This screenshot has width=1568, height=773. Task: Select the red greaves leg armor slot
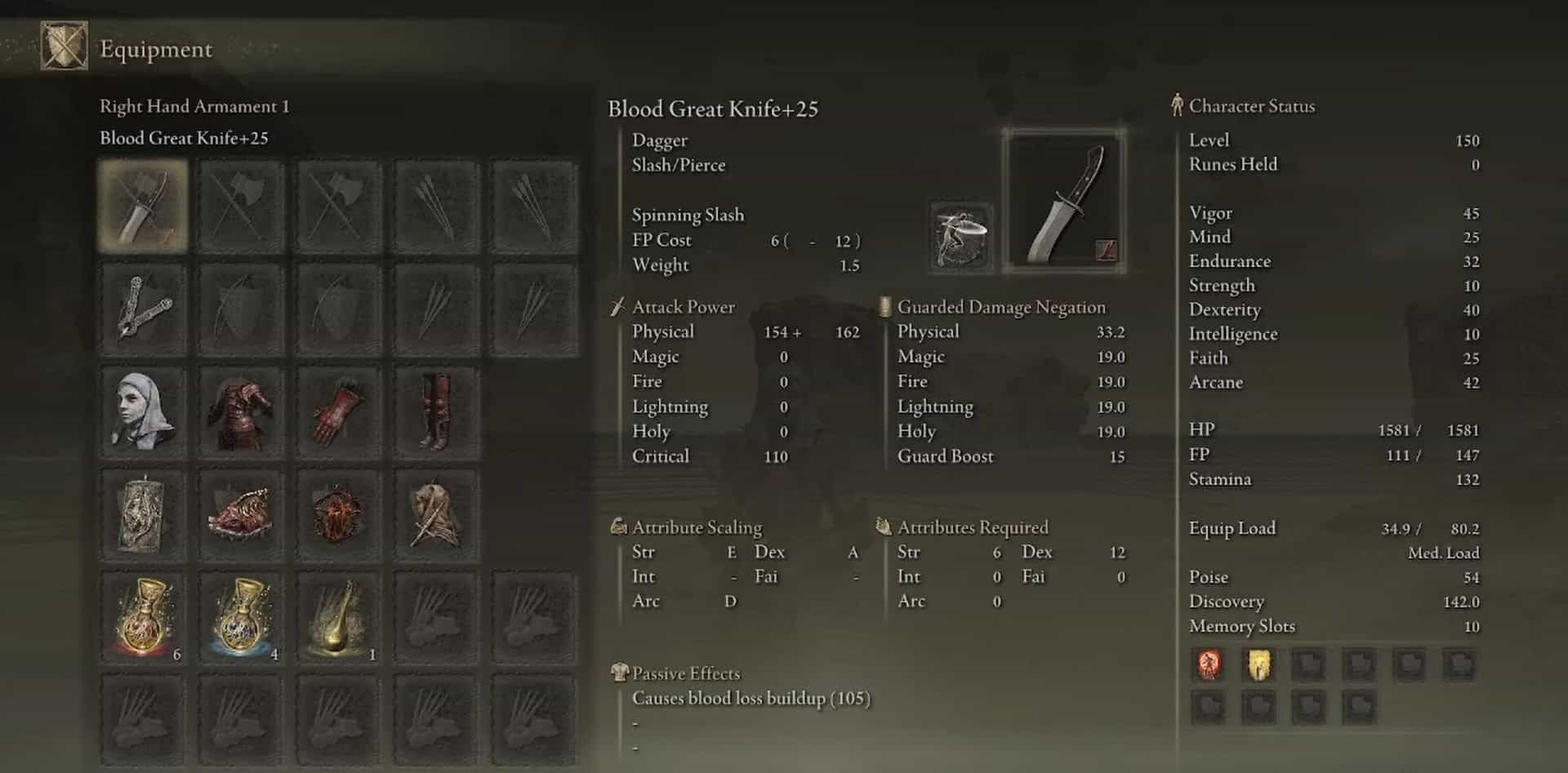[x=437, y=412]
